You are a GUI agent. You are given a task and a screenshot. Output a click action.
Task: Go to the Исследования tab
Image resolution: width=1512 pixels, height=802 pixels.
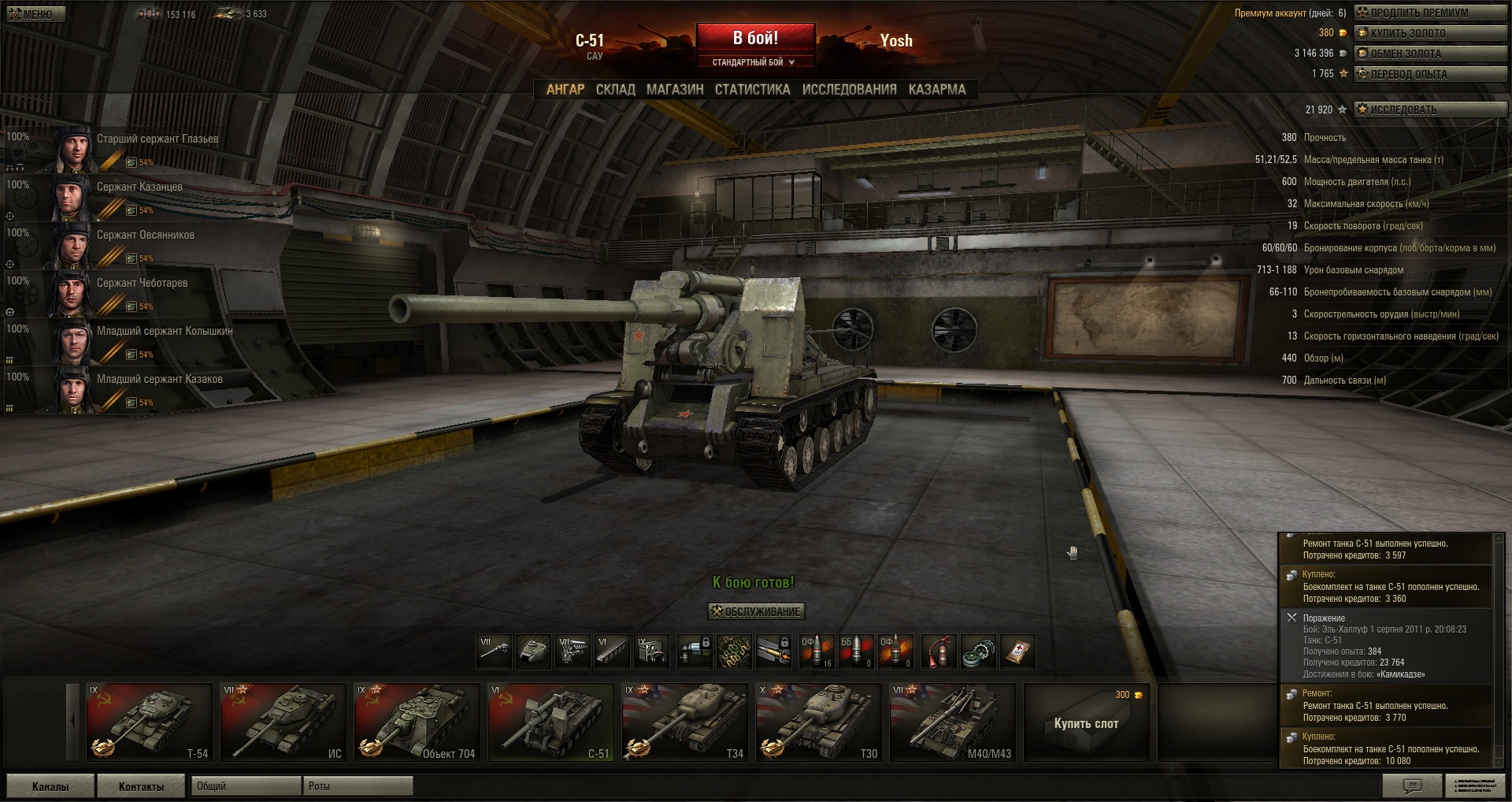point(849,90)
